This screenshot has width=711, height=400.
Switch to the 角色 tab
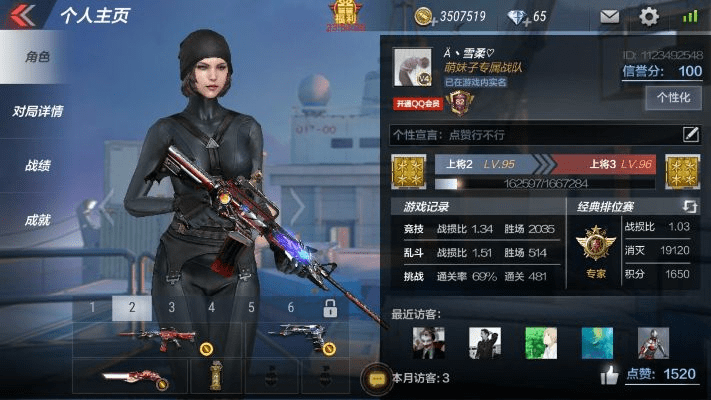pyautogui.click(x=38, y=57)
